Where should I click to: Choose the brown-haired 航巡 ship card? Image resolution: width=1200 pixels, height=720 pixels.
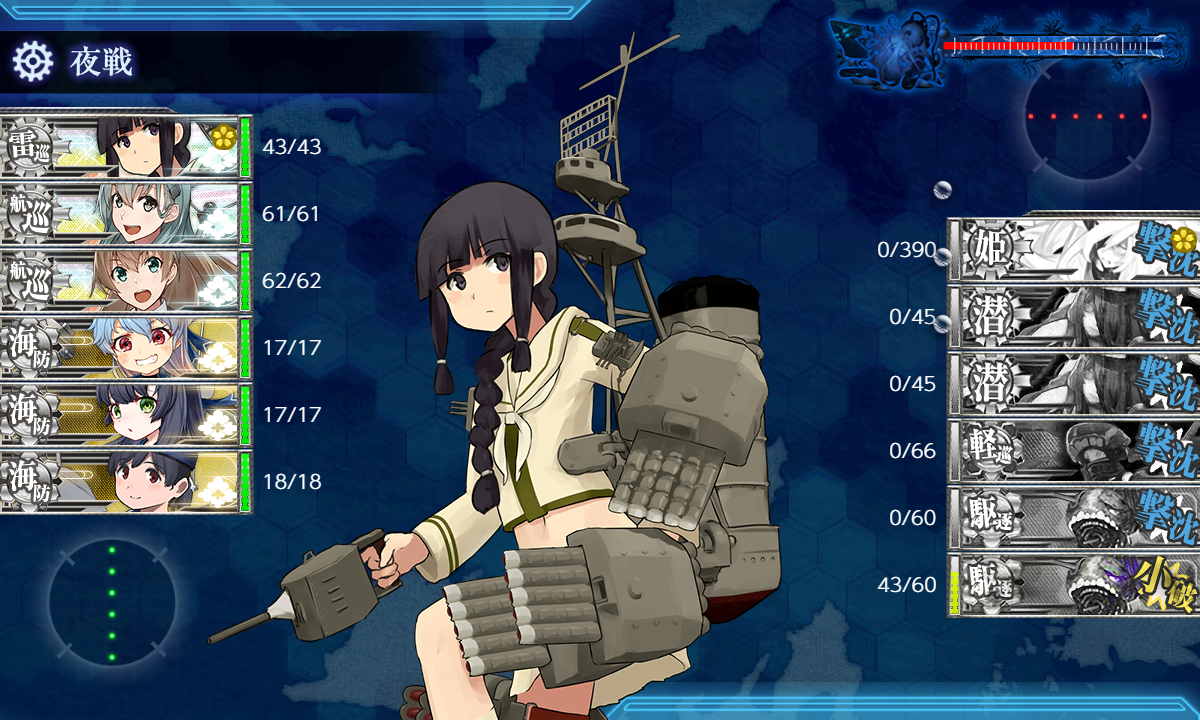125,281
